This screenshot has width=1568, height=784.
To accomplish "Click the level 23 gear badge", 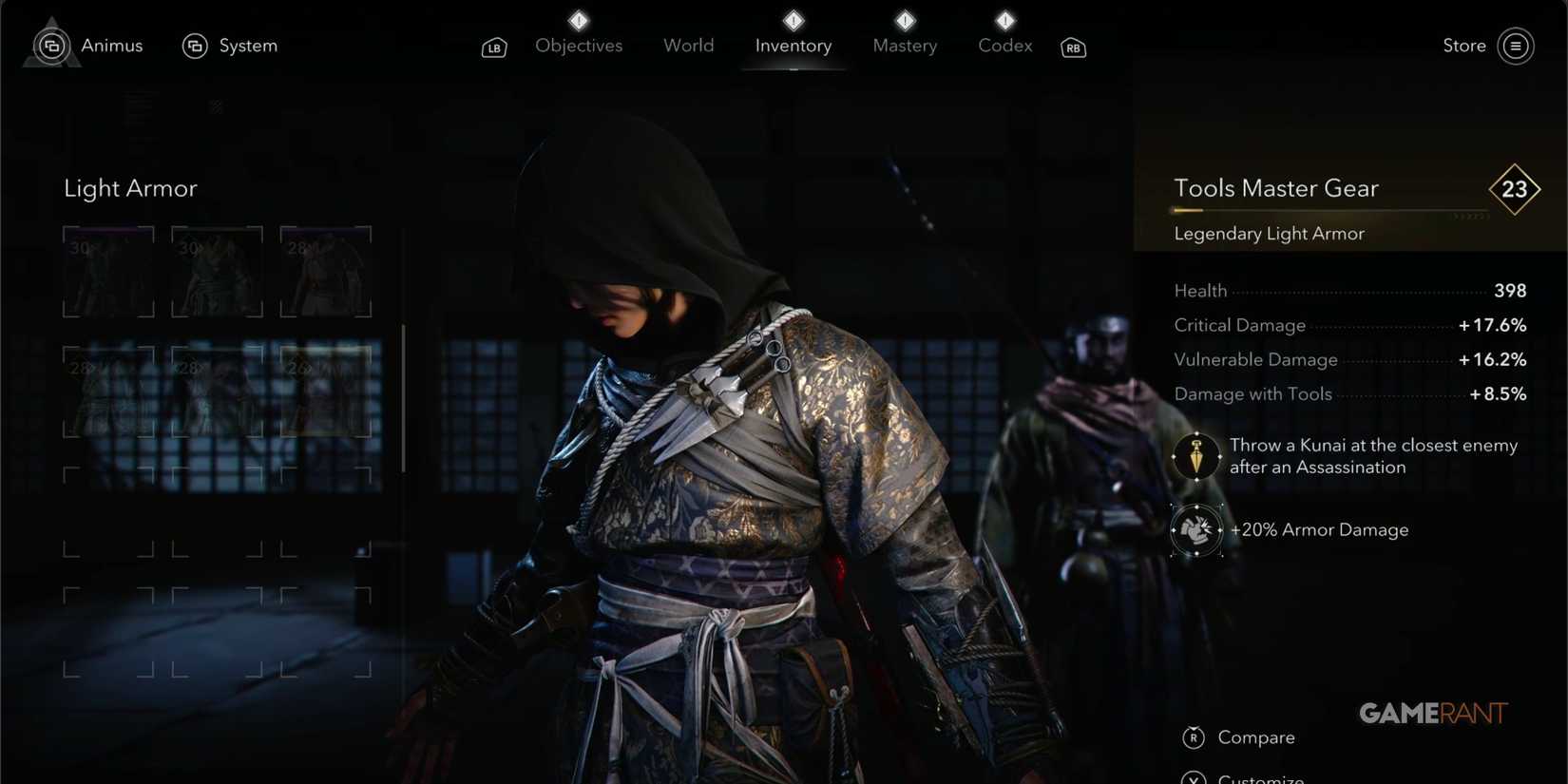I will (1516, 189).
